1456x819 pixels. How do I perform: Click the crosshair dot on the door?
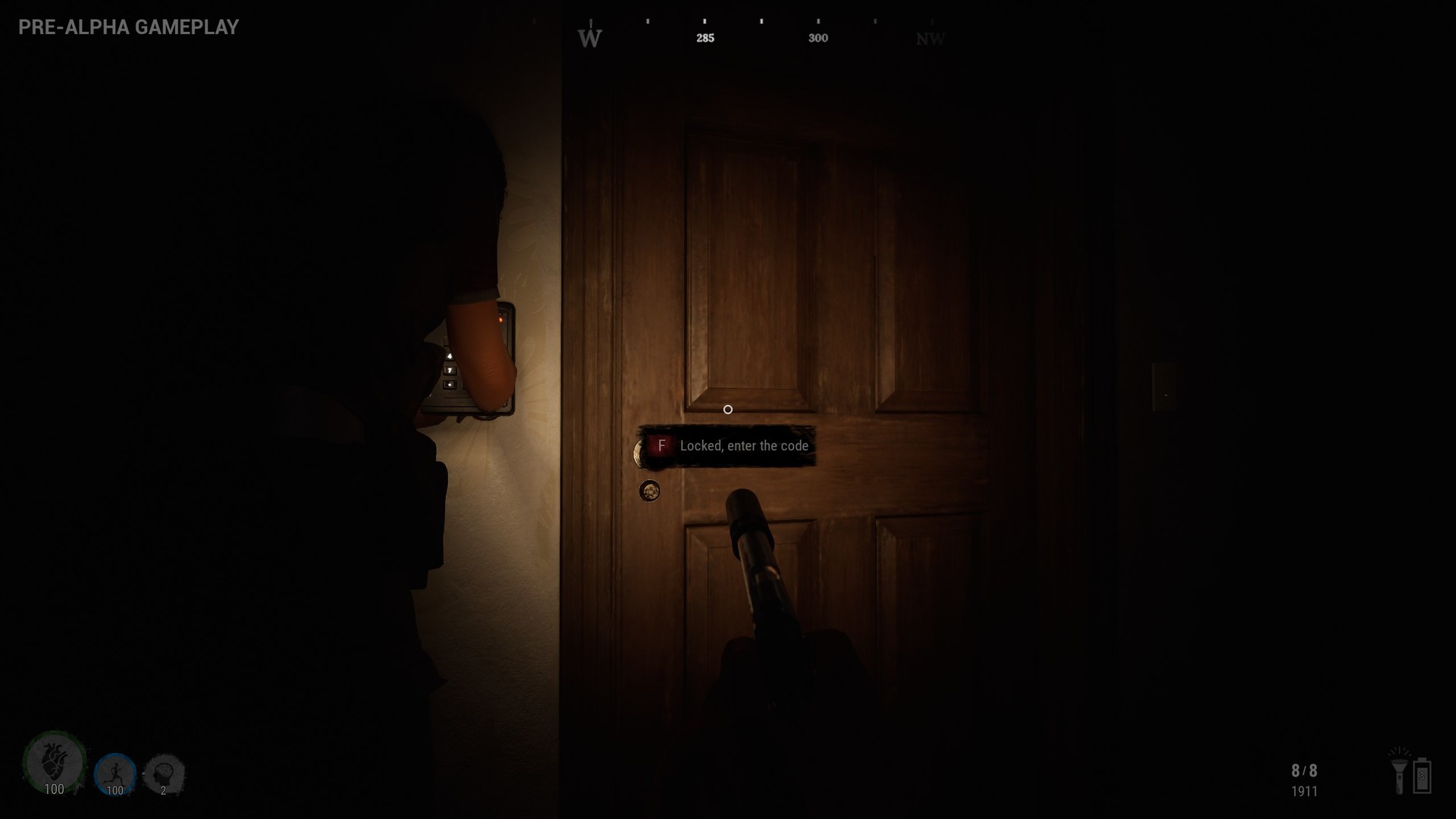click(728, 409)
